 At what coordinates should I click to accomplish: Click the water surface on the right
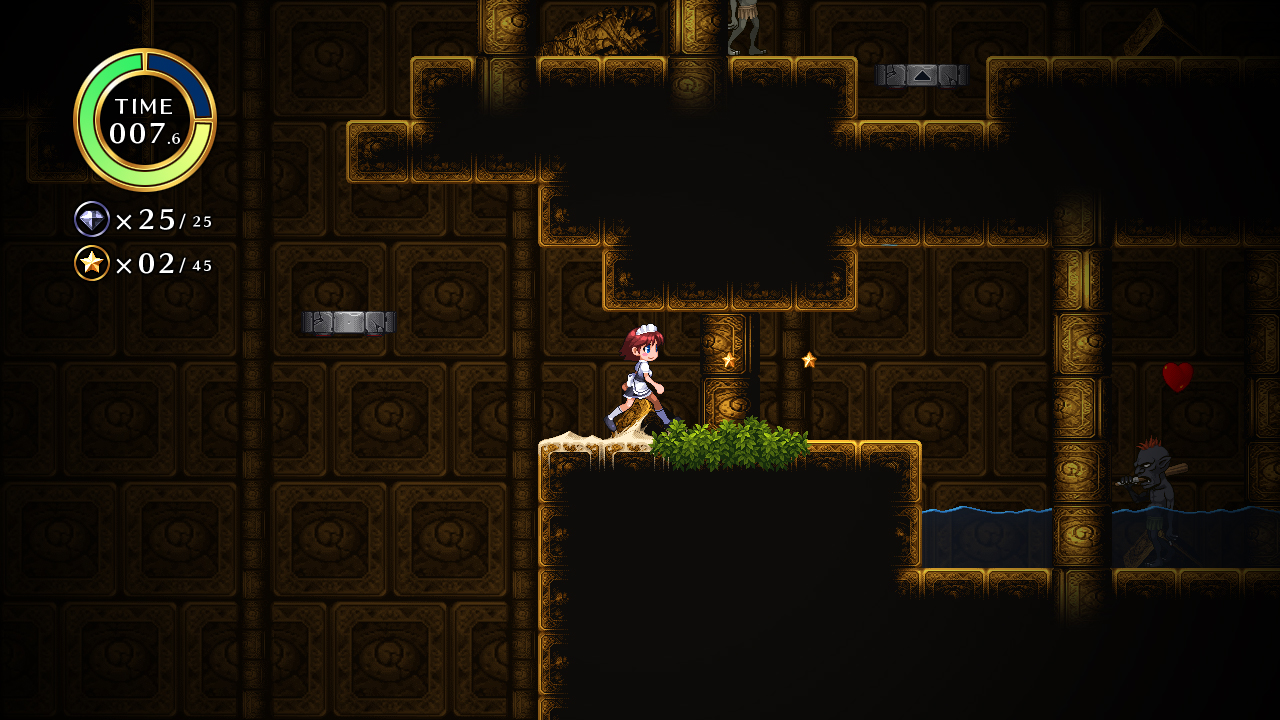click(1000, 512)
